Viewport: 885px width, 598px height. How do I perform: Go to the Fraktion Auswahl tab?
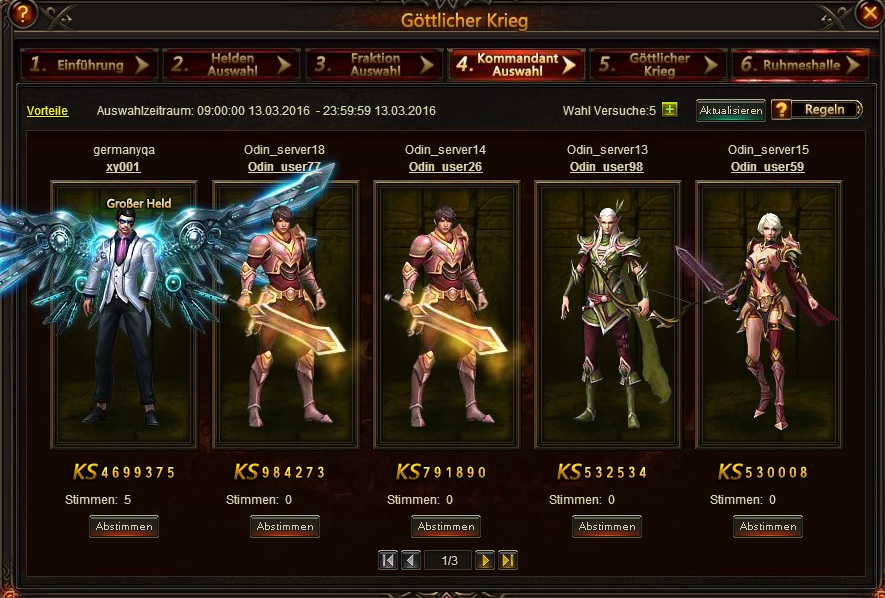click(374, 65)
